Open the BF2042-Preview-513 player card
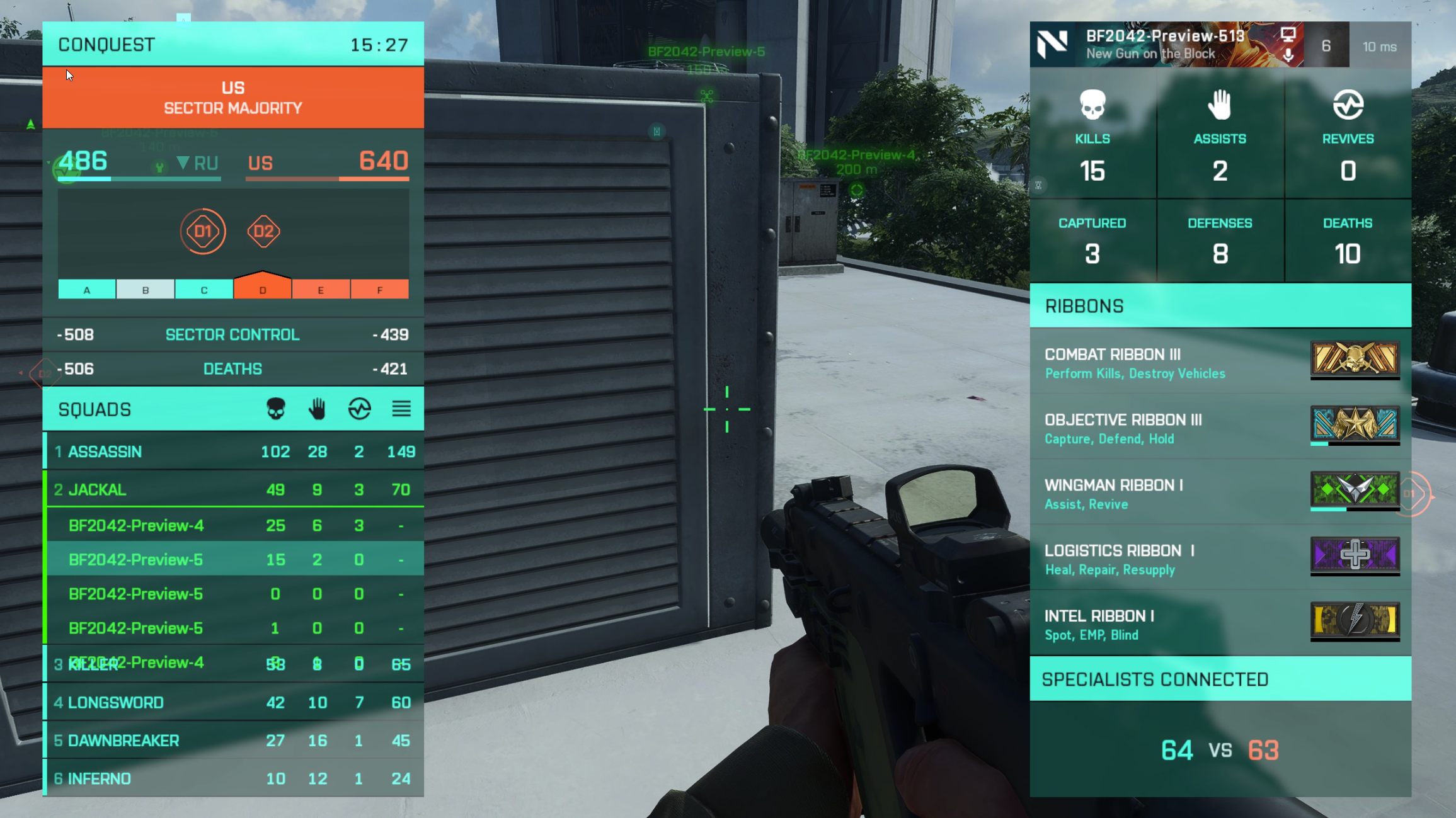The height and width of the screenshot is (818, 1456). (1166, 44)
